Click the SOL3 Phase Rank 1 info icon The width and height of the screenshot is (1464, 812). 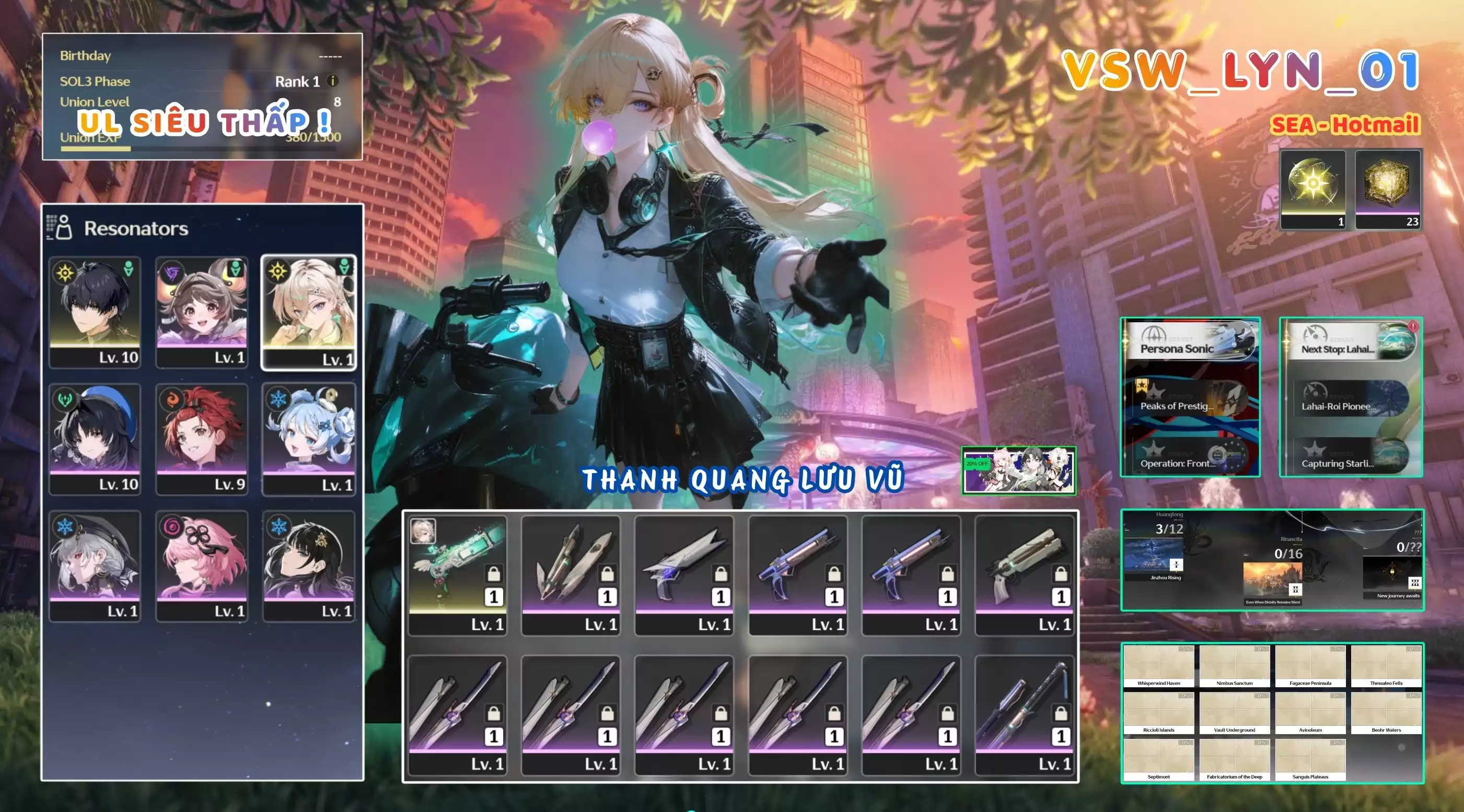click(332, 80)
